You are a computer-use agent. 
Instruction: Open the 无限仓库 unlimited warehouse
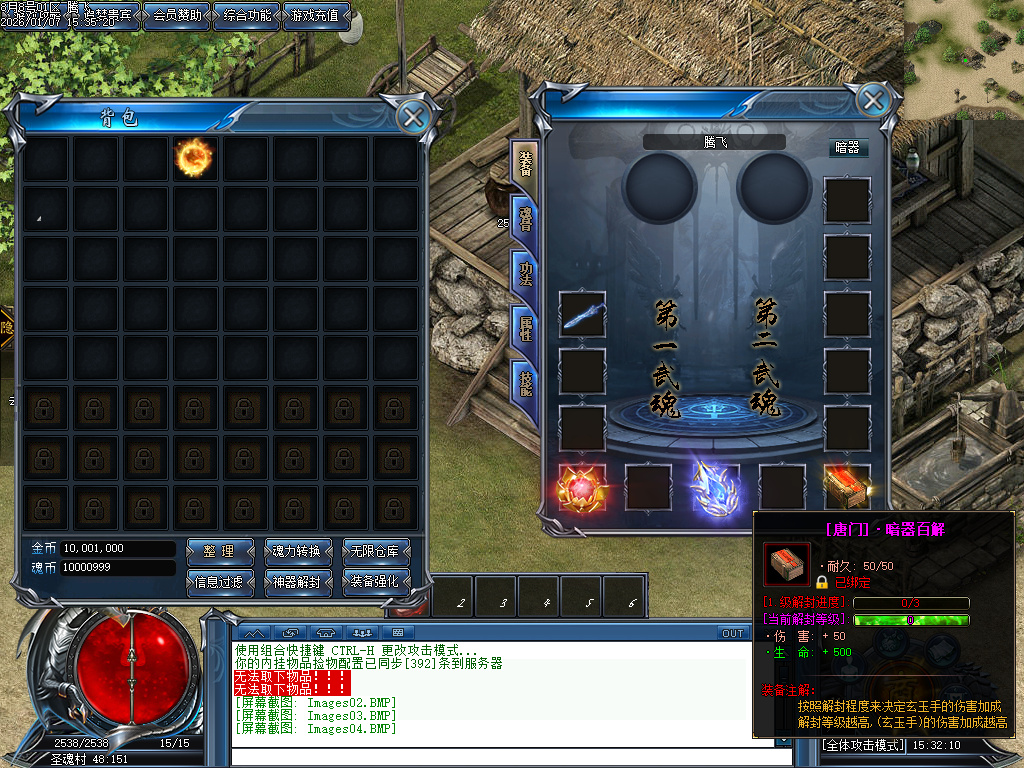[x=376, y=551]
